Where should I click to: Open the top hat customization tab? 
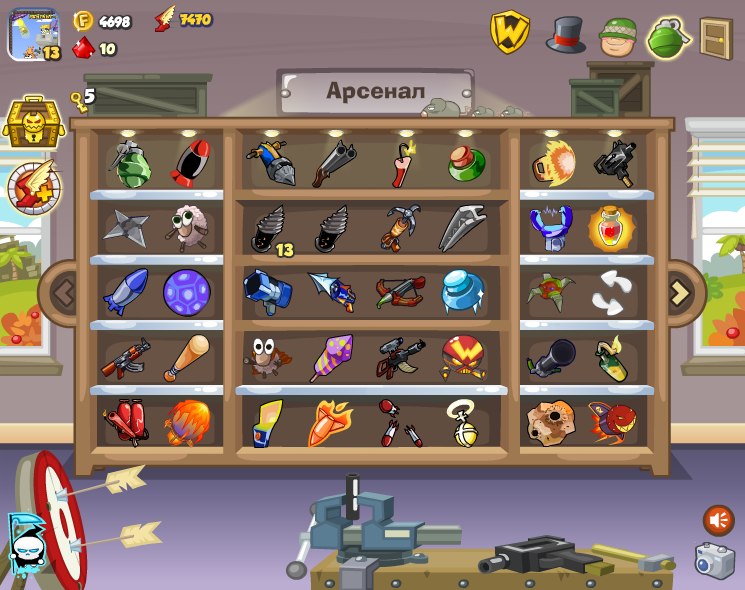click(565, 35)
